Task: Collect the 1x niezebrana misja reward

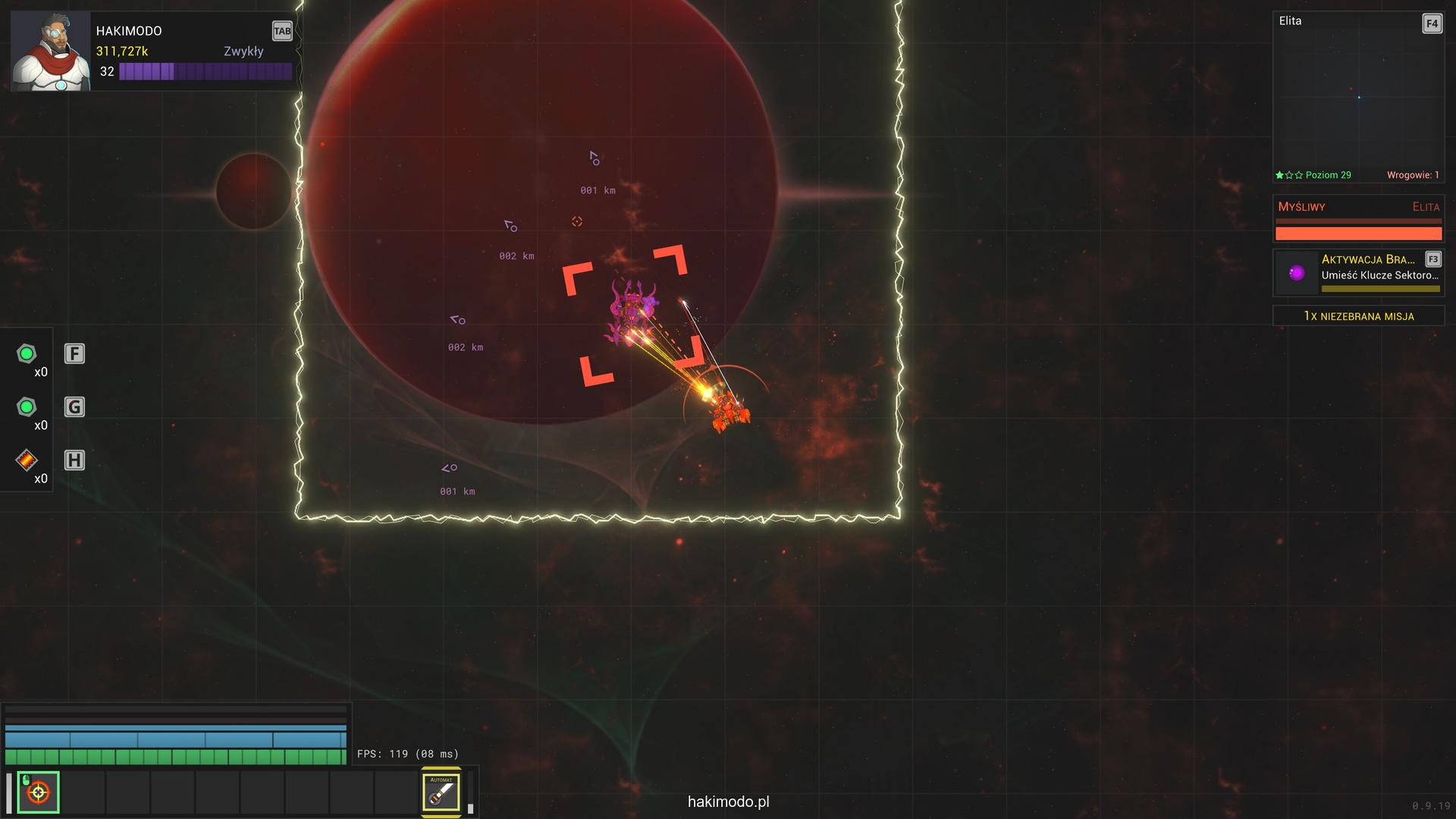Action: (x=1357, y=315)
